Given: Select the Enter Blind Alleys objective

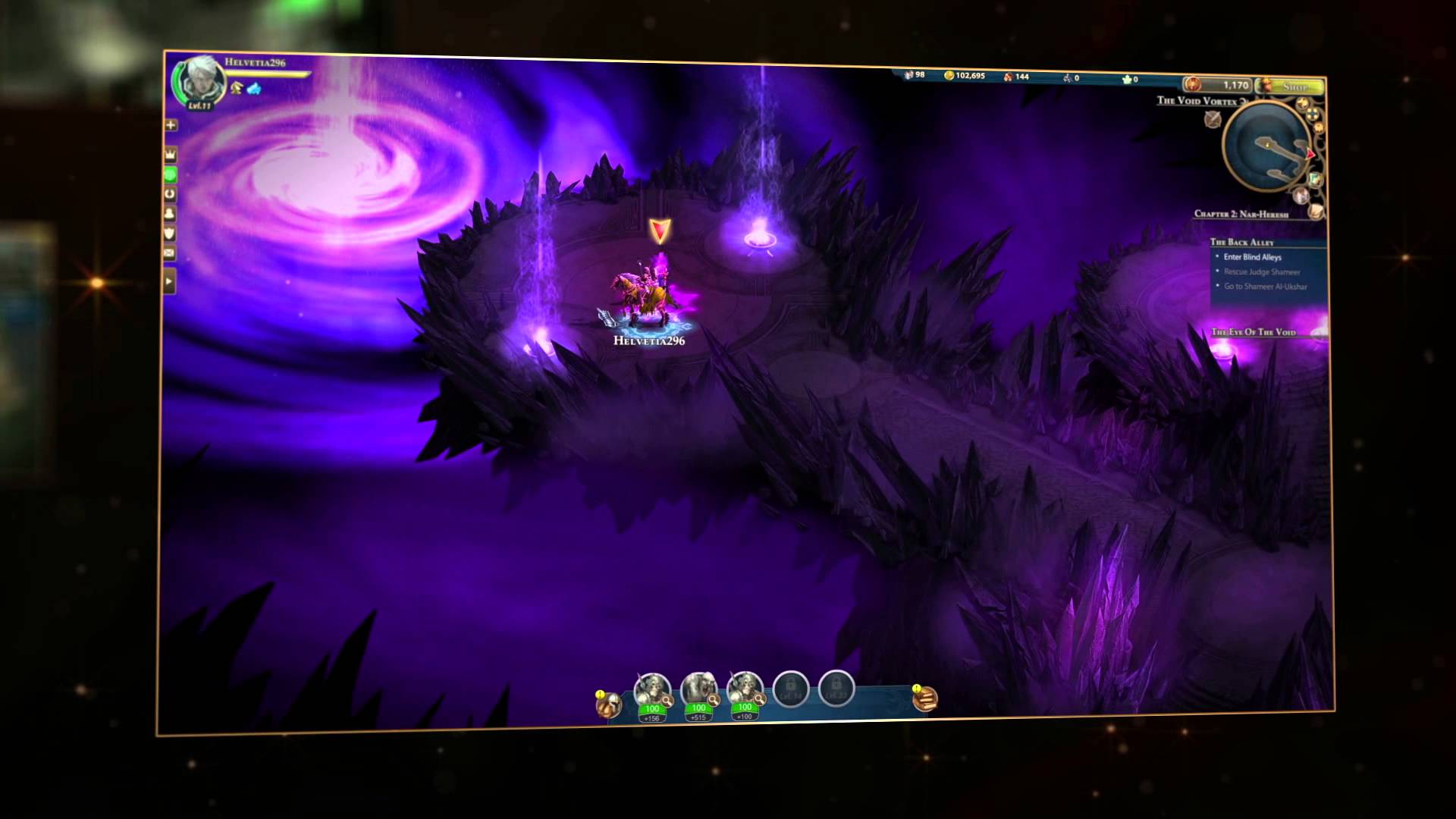Looking at the screenshot, I should [x=1252, y=257].
